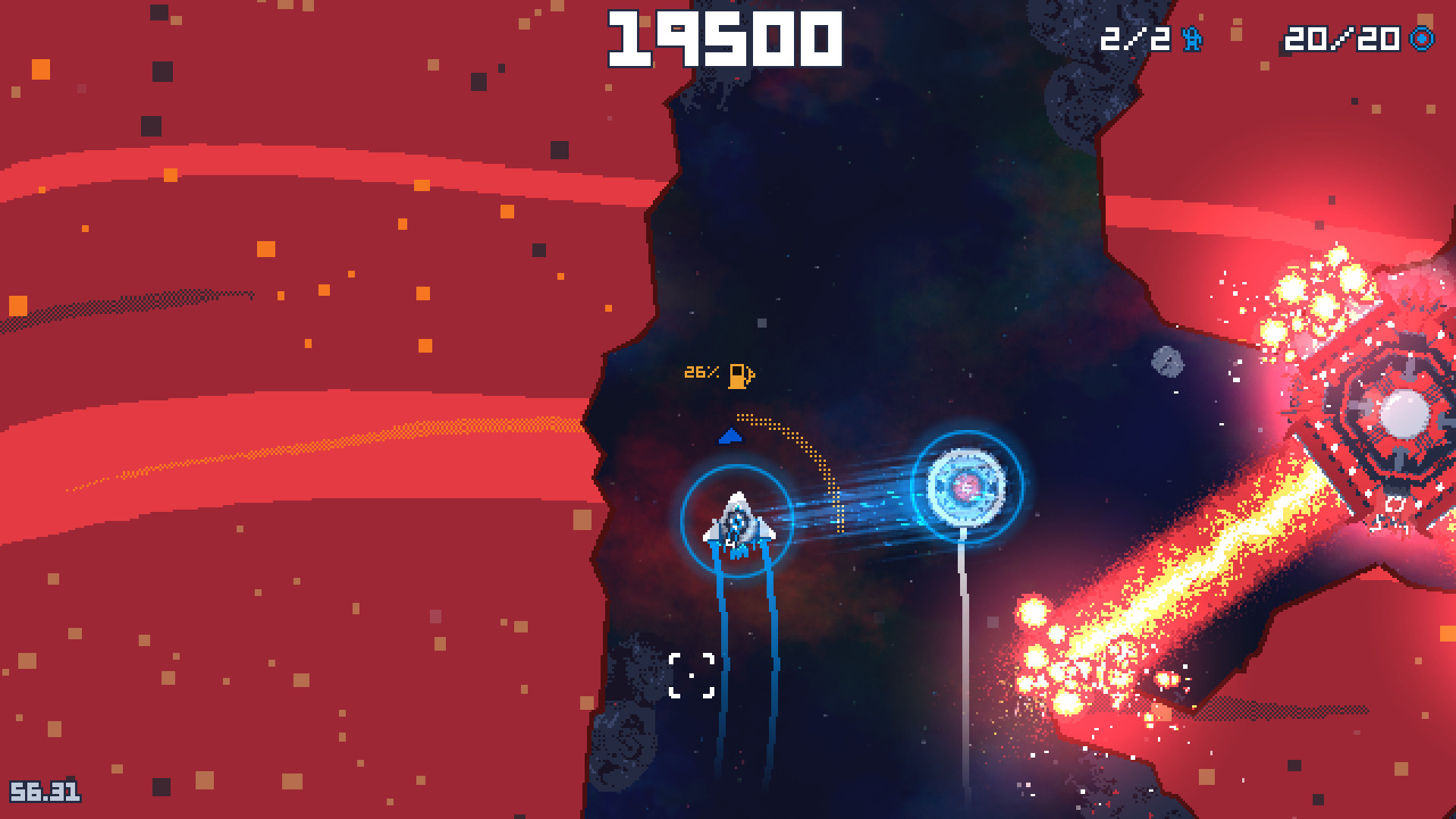This screenshot has height=819, width=1456.
Task: Click the pink core inside the blue ring
Action: (967, 488)
